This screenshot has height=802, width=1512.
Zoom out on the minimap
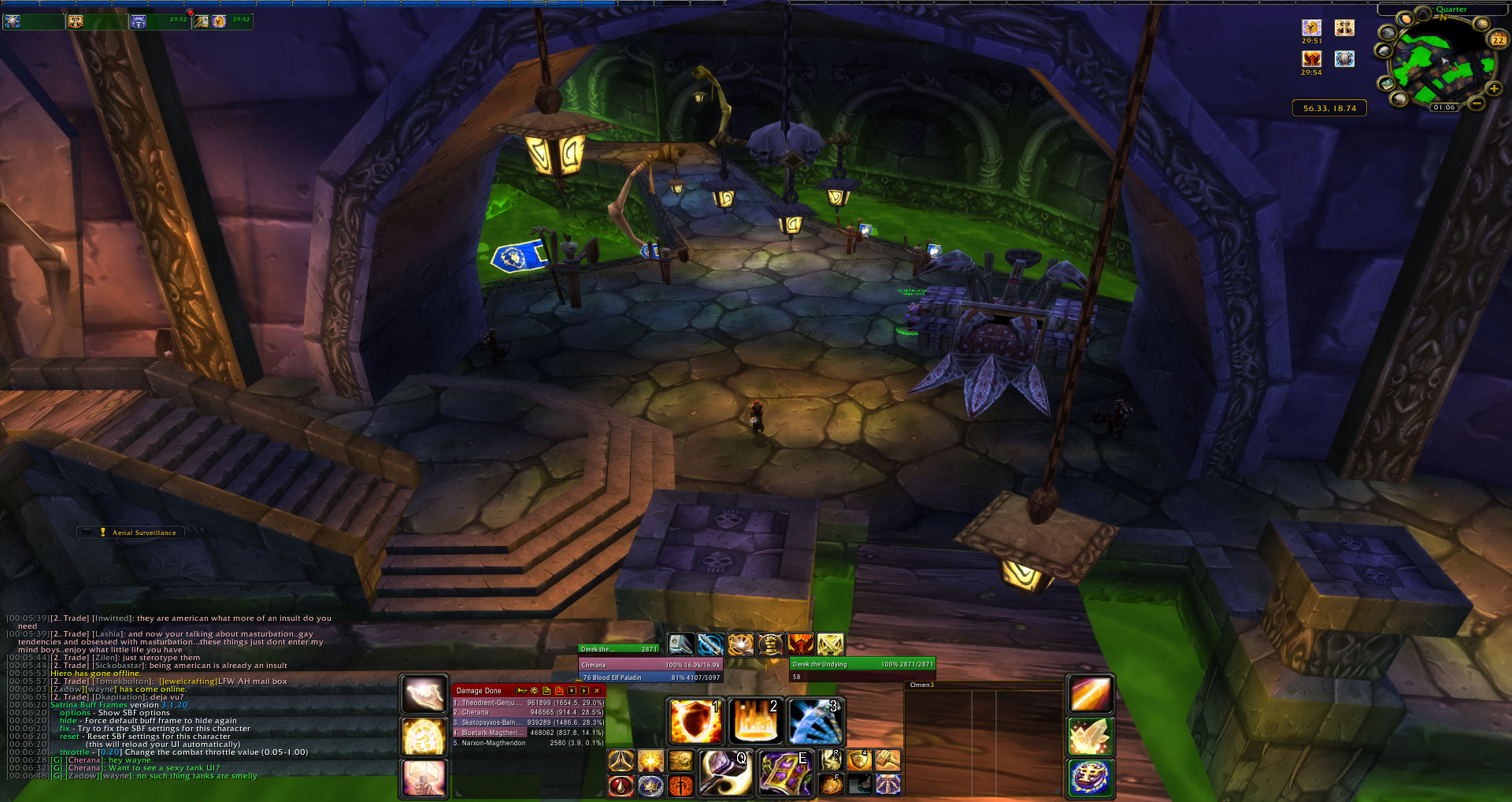tap(1477, 102)
